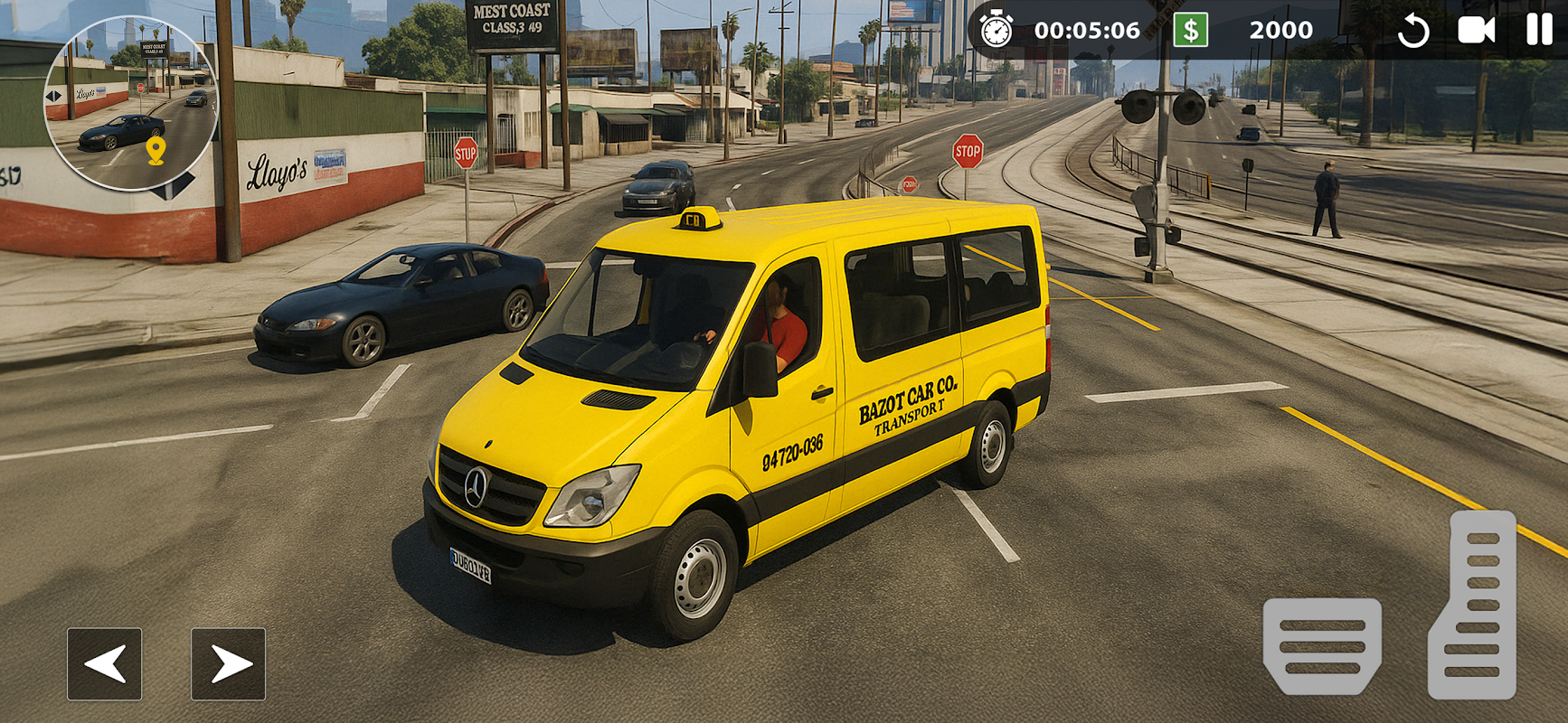
Task: Restart using the circular arrow icon
Action: (x=1412, y=32)
